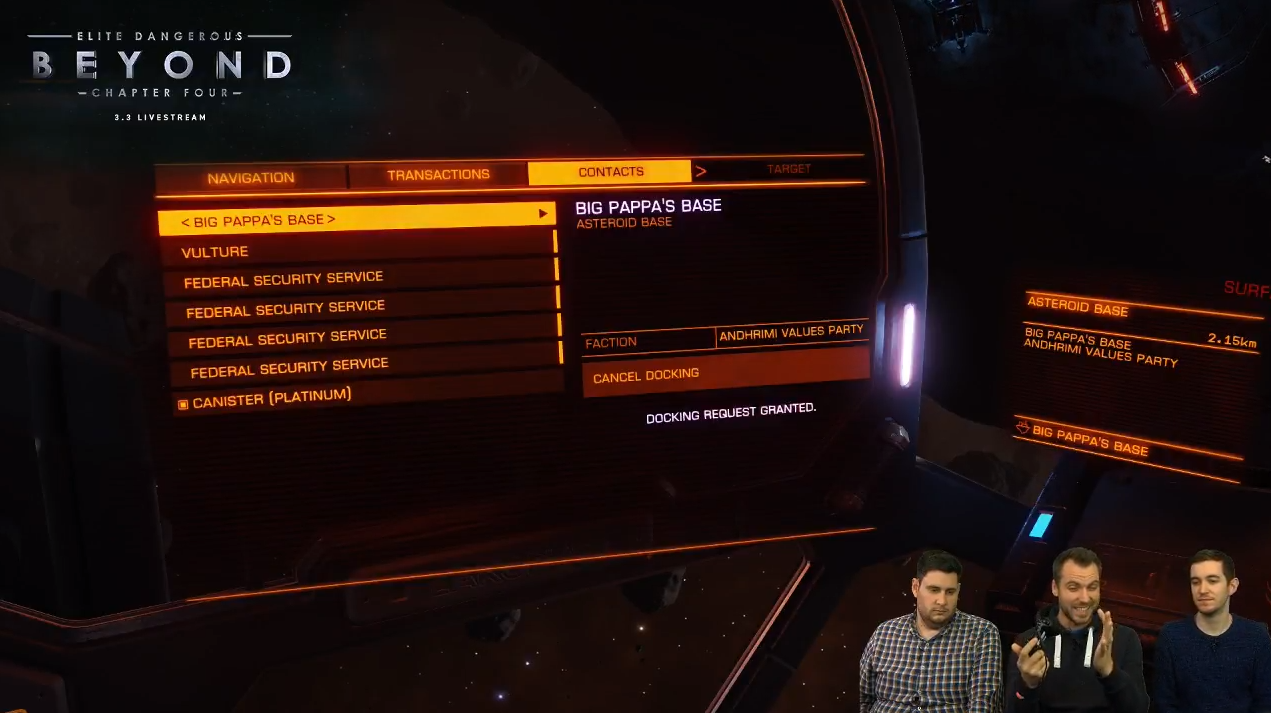
Task: Click the Cancel Docking button
Action: pyautogui.click(x=725, y=374)
